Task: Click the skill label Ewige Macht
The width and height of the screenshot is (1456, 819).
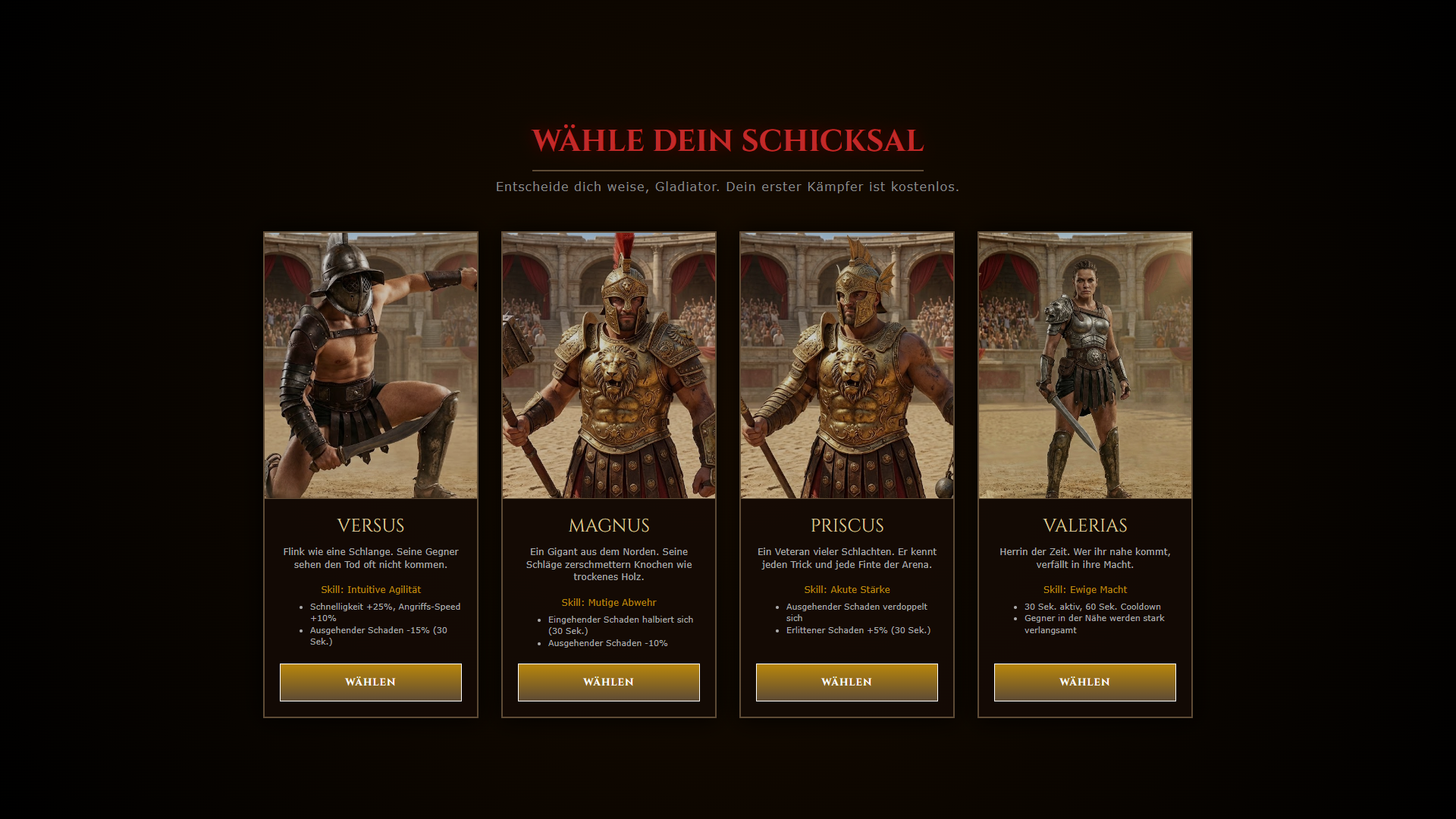Action: coord(1085,589)
